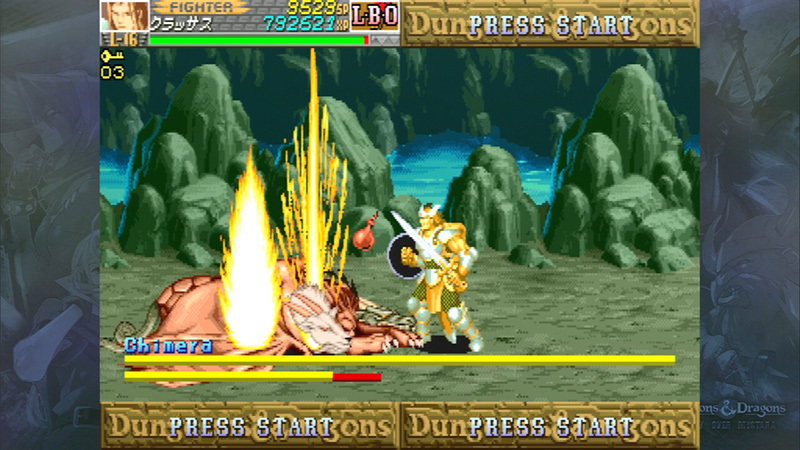Select the key item icon
Viewport: 800px width, 450px height.
111,56
